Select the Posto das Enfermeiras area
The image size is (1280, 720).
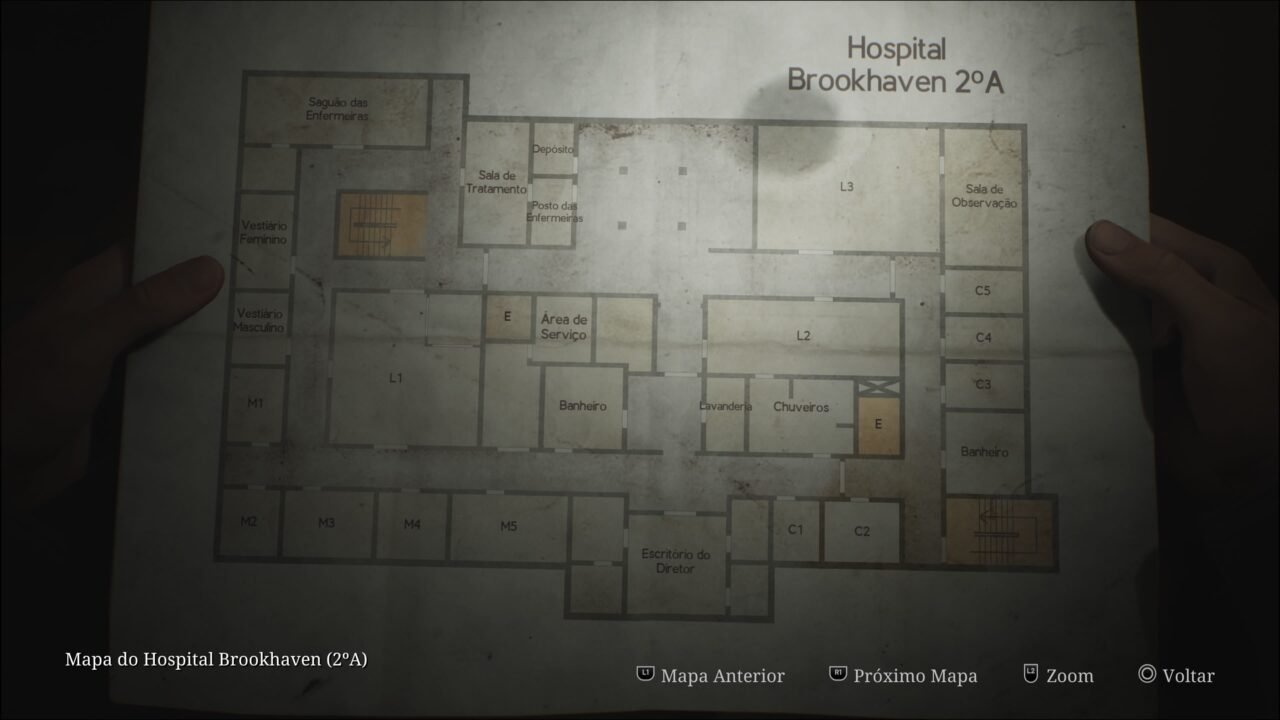pyautogui.click(x=555, y=212)
